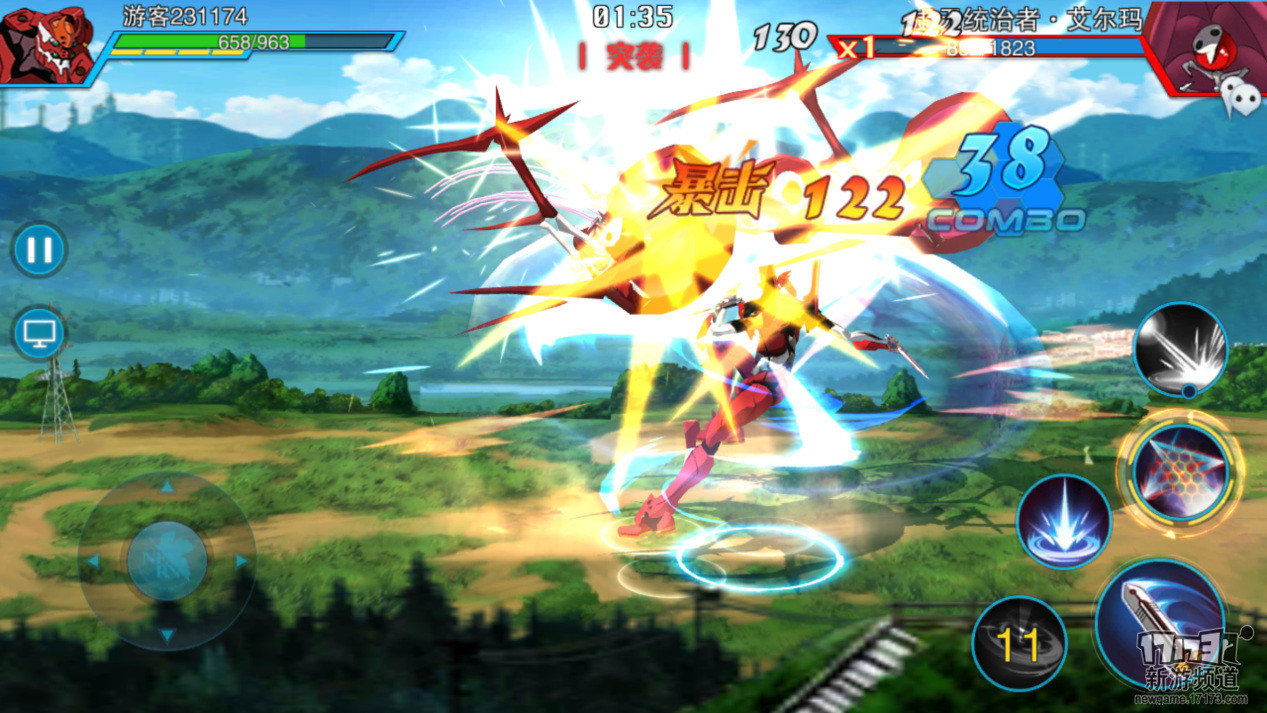
Task: Use the skill showing number 11
Action: click(1019, 644)
